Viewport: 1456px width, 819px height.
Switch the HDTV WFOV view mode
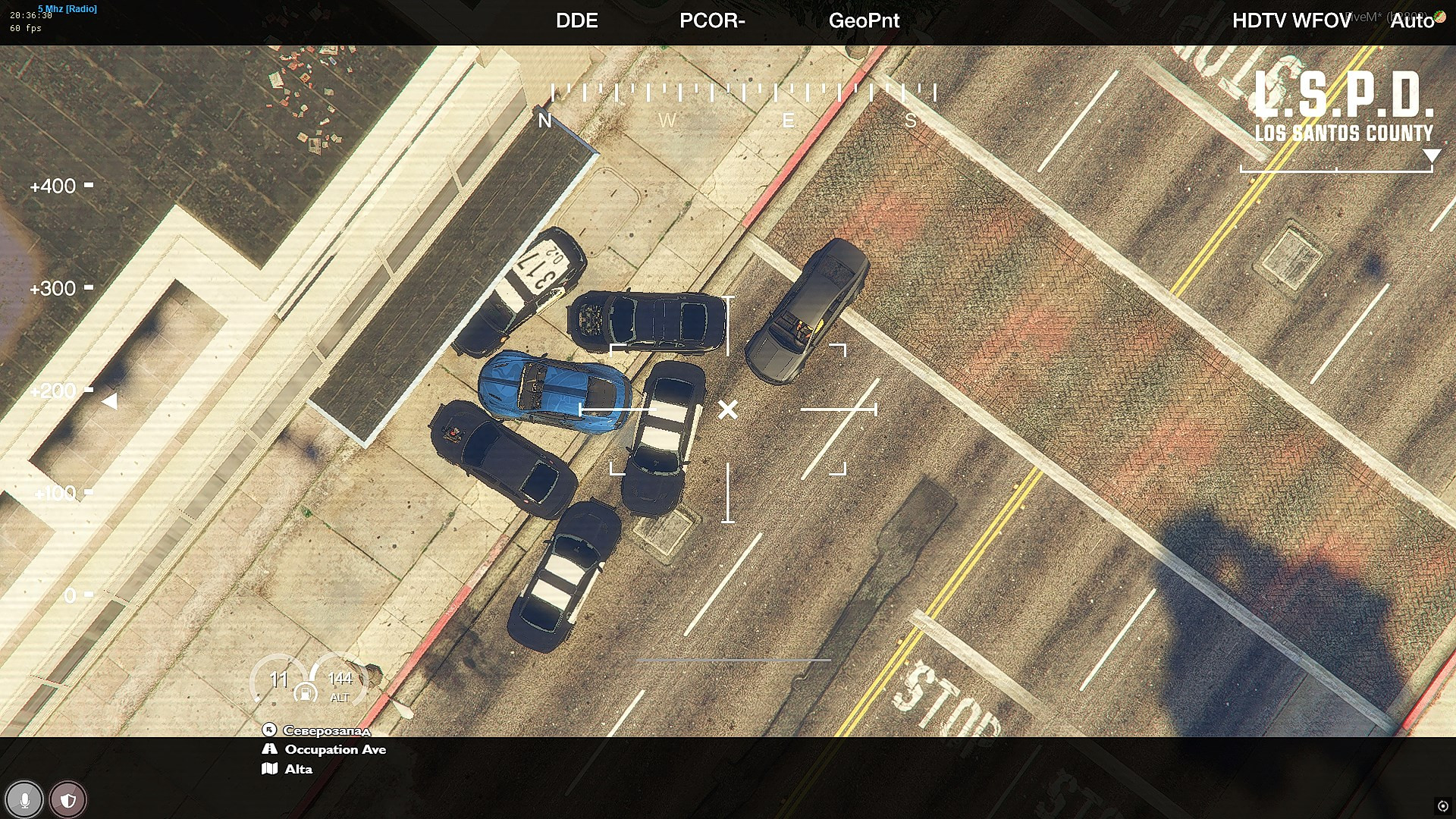tap(1291, 20)
